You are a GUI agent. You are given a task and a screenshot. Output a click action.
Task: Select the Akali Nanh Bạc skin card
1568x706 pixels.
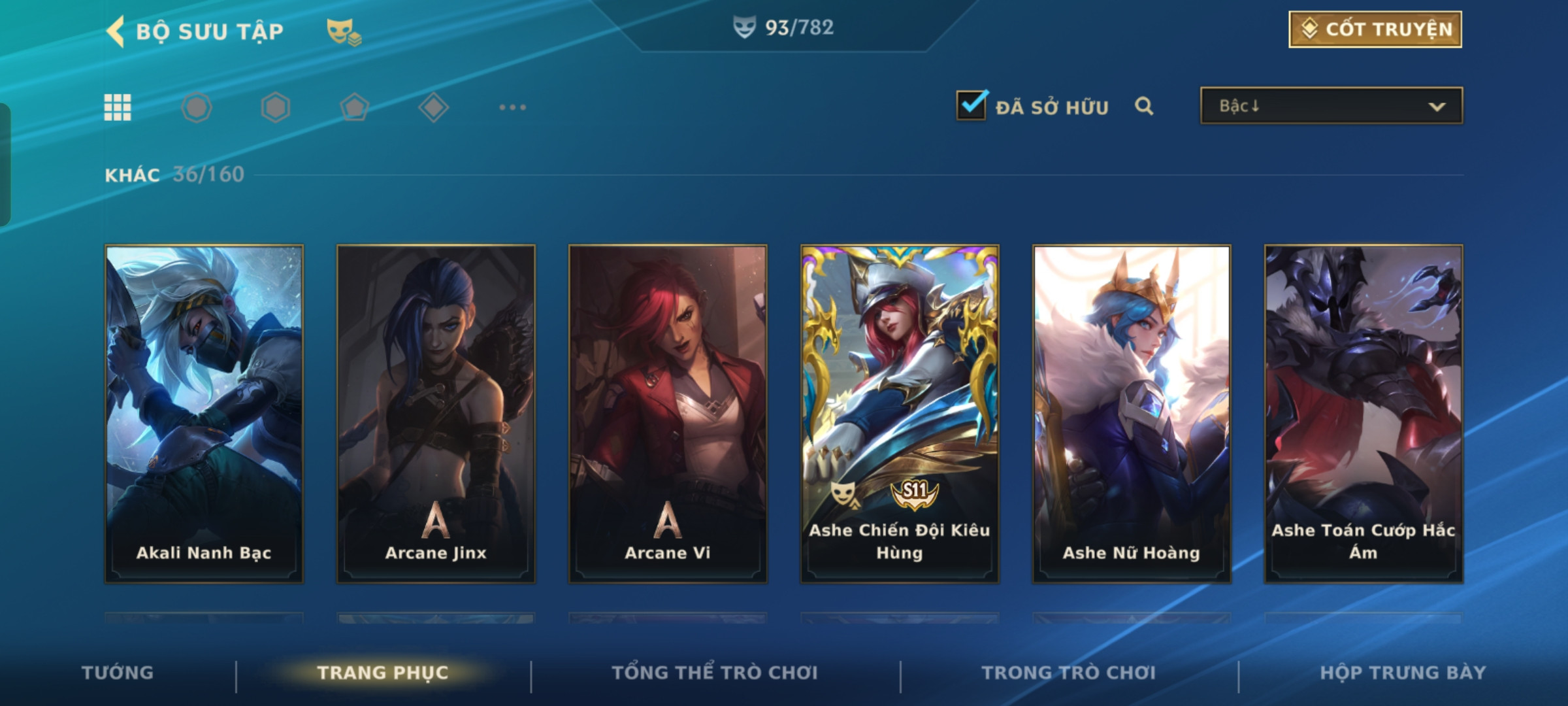204,413
